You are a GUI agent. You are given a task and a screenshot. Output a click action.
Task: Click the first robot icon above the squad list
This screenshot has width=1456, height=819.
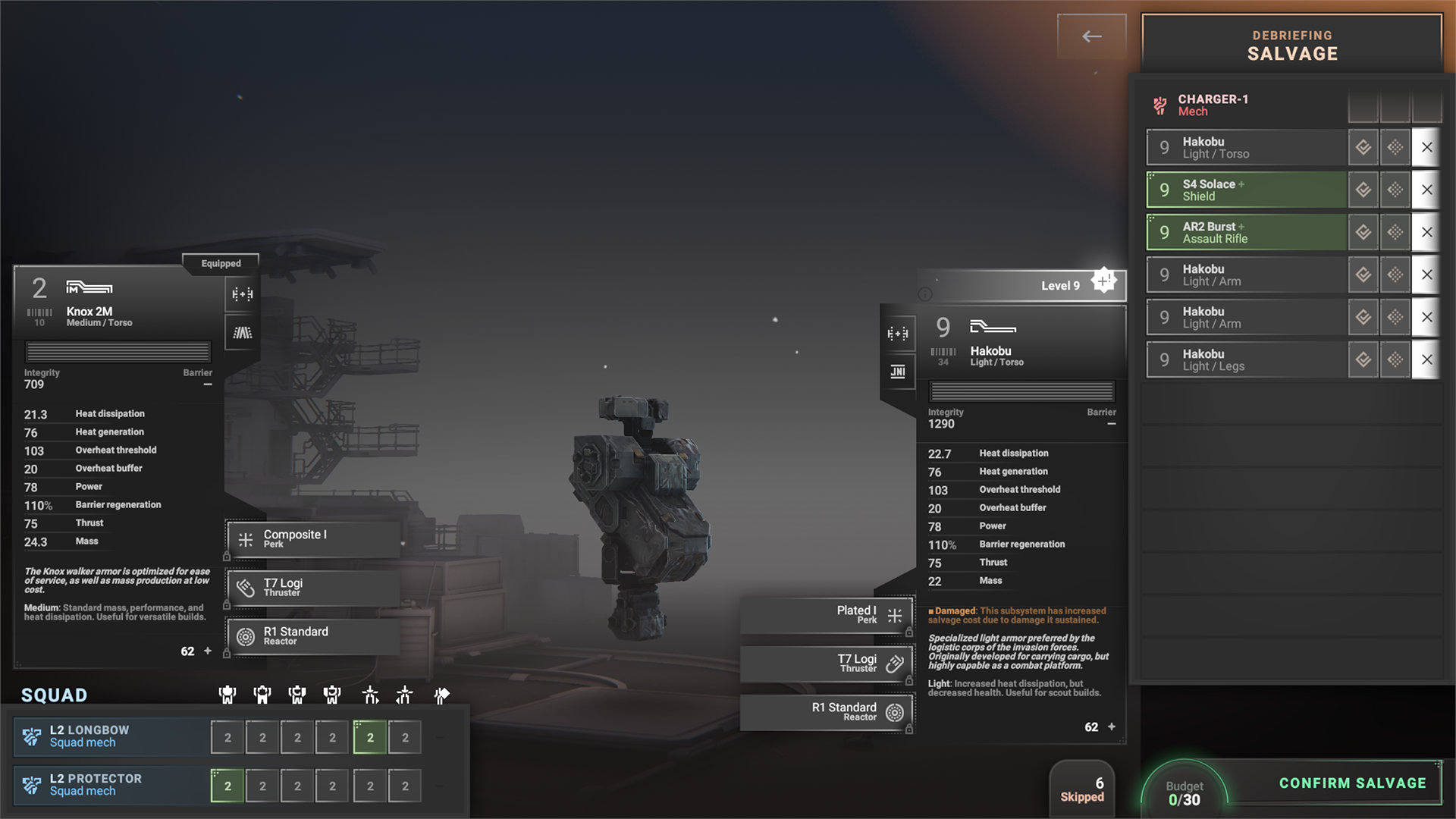pos(227,694)
